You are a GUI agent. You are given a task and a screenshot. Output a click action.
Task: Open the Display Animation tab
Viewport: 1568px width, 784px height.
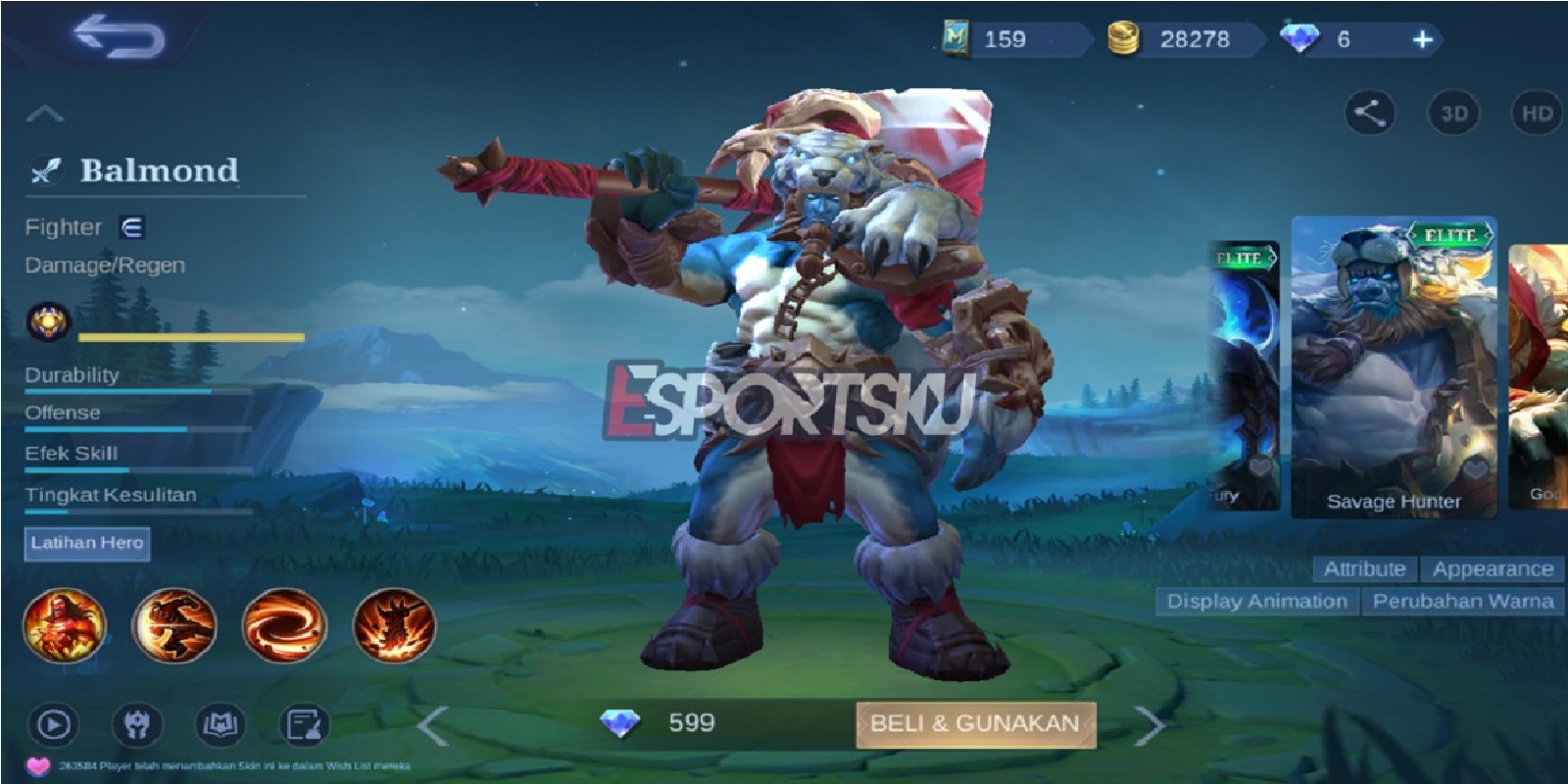[1257, 602]
